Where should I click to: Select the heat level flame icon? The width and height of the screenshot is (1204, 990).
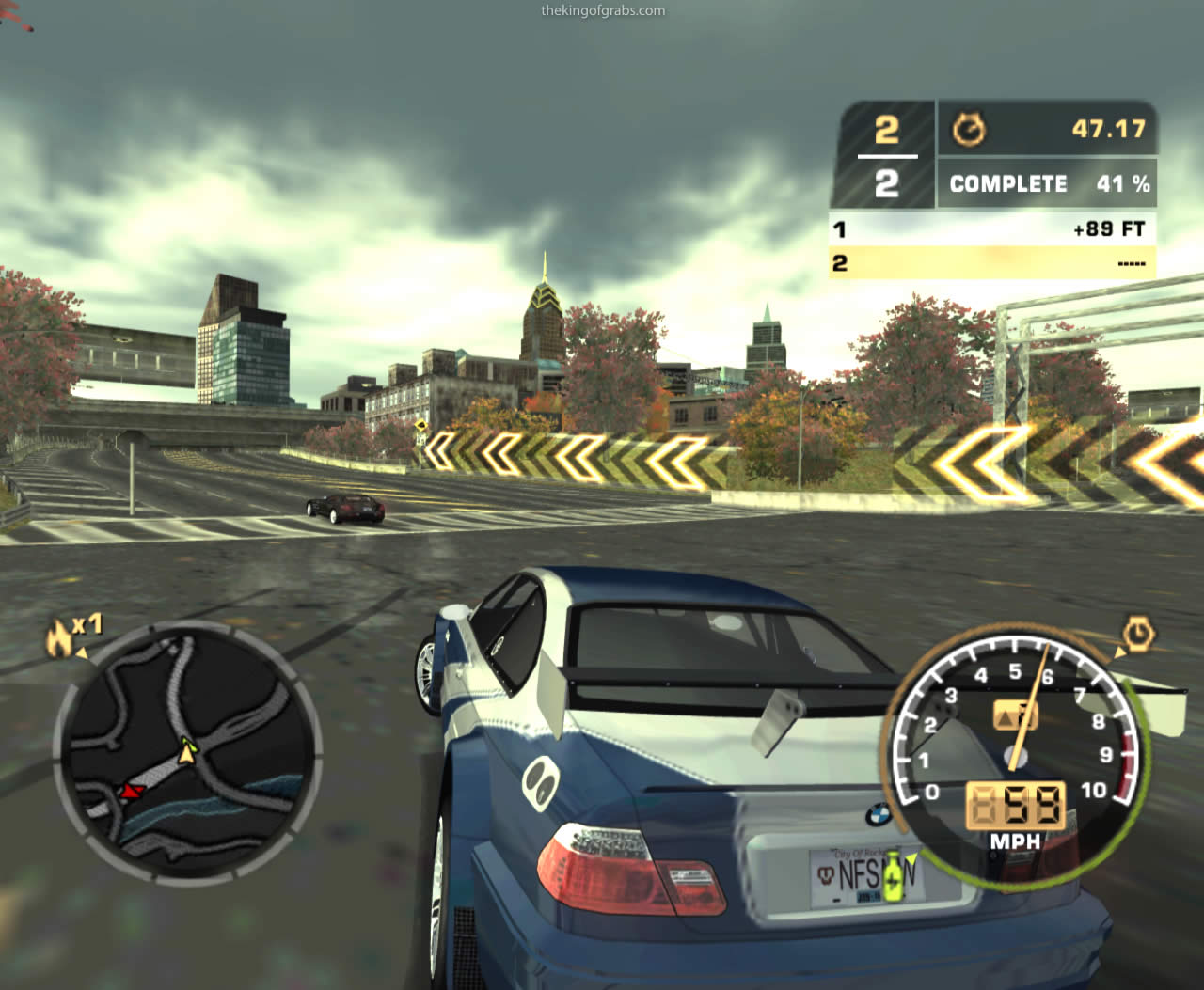tap(58, 640)
